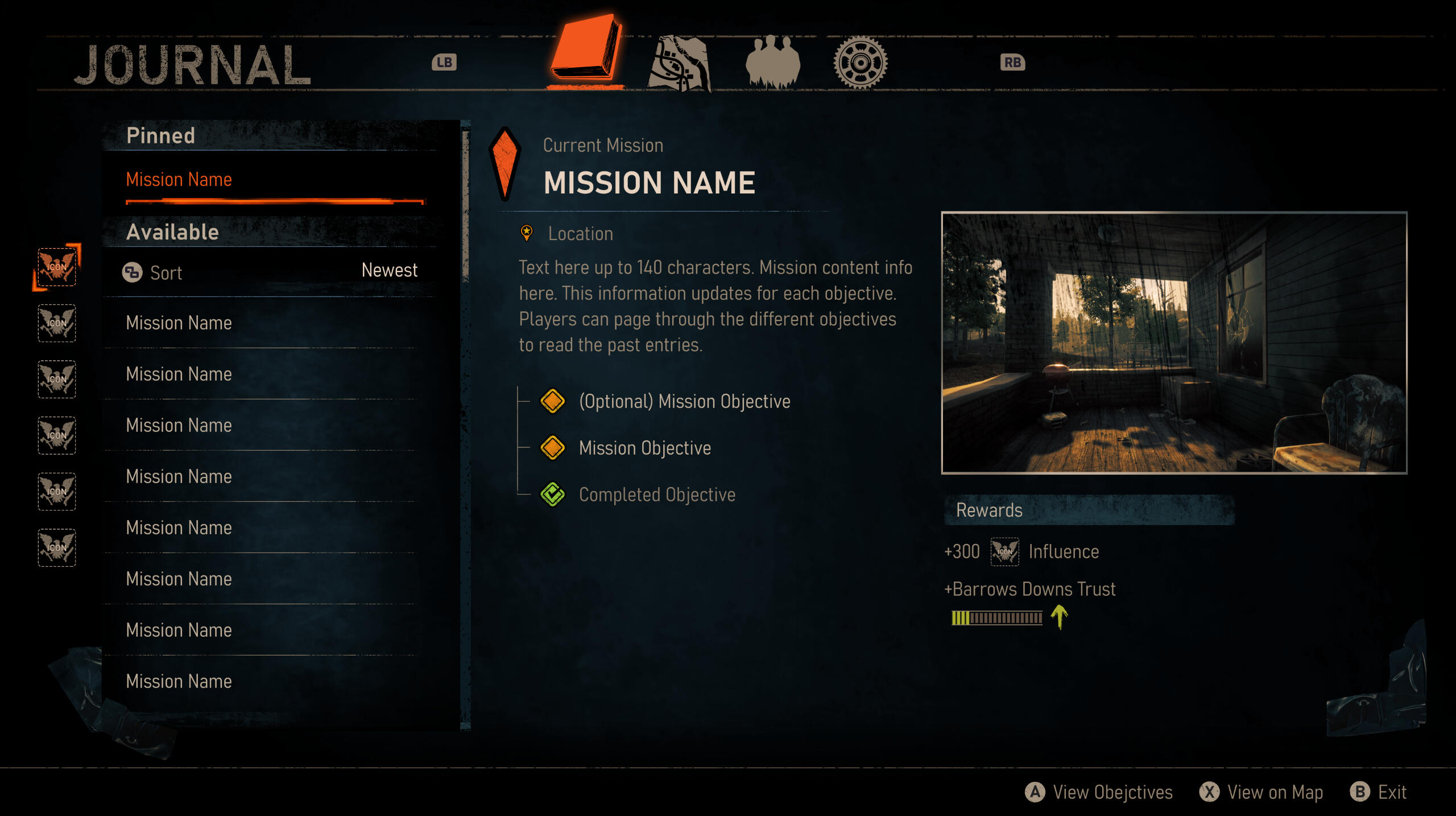The width and height of the screenshot is (1456, 816).
Task: Select the orange-highlighted mission category icon
Action: (56, 266)
